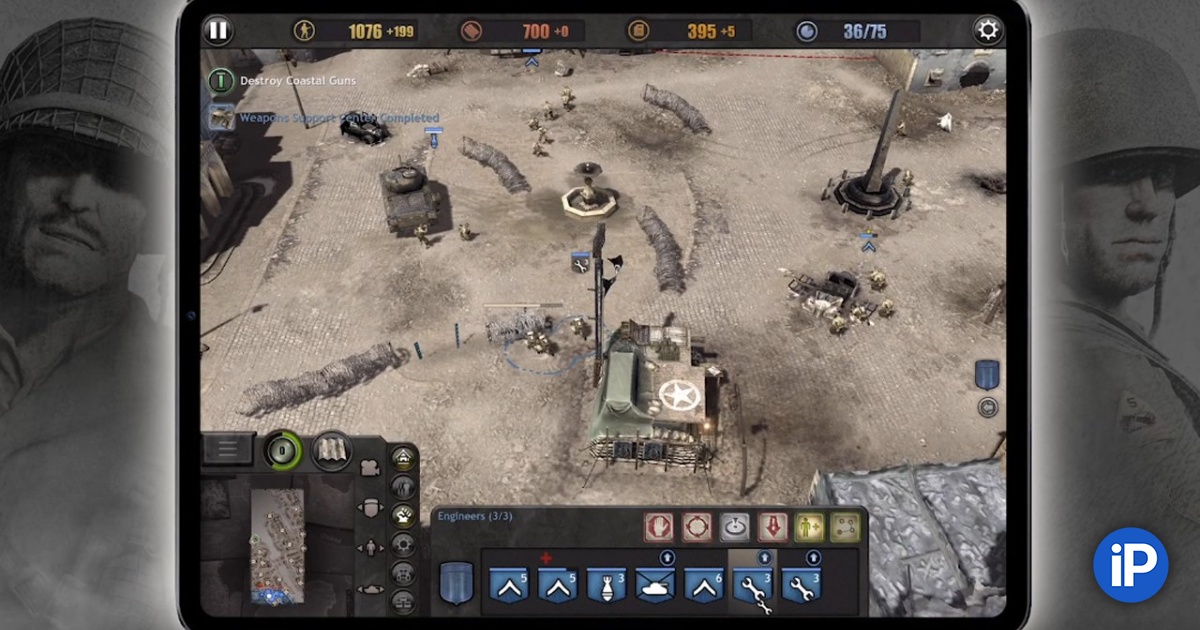Open the hamburger menu button
1200x630 pixels.
228,449
